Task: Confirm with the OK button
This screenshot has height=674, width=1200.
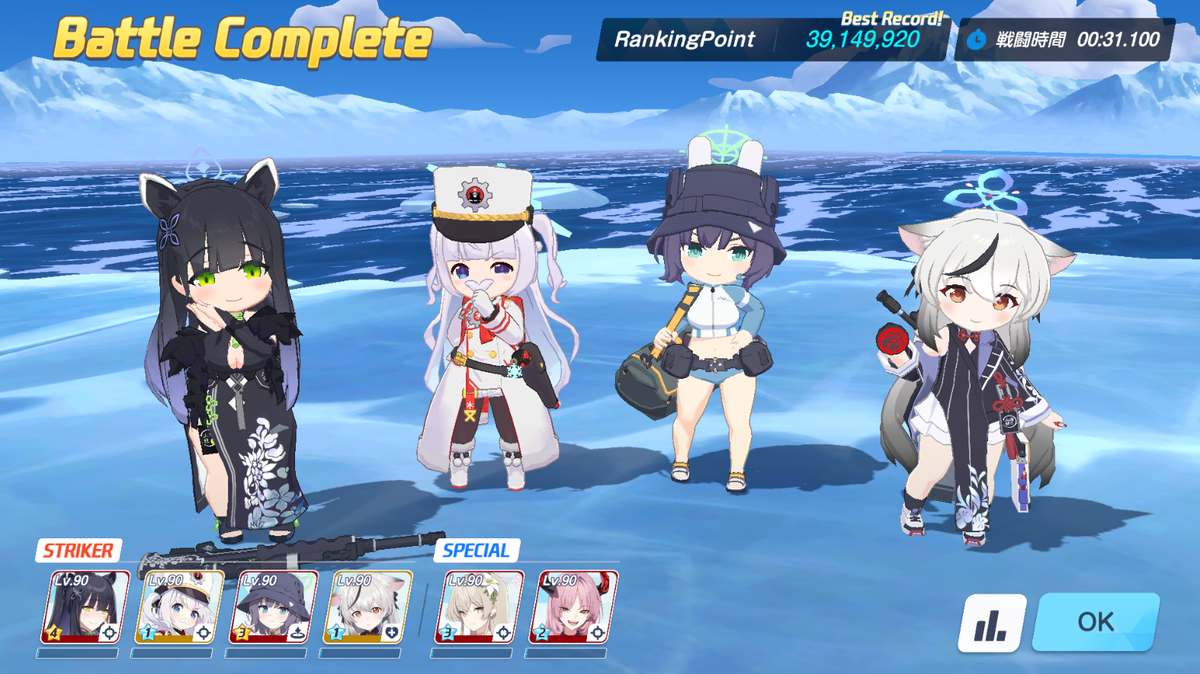Action: click(x=1095, y=621)
